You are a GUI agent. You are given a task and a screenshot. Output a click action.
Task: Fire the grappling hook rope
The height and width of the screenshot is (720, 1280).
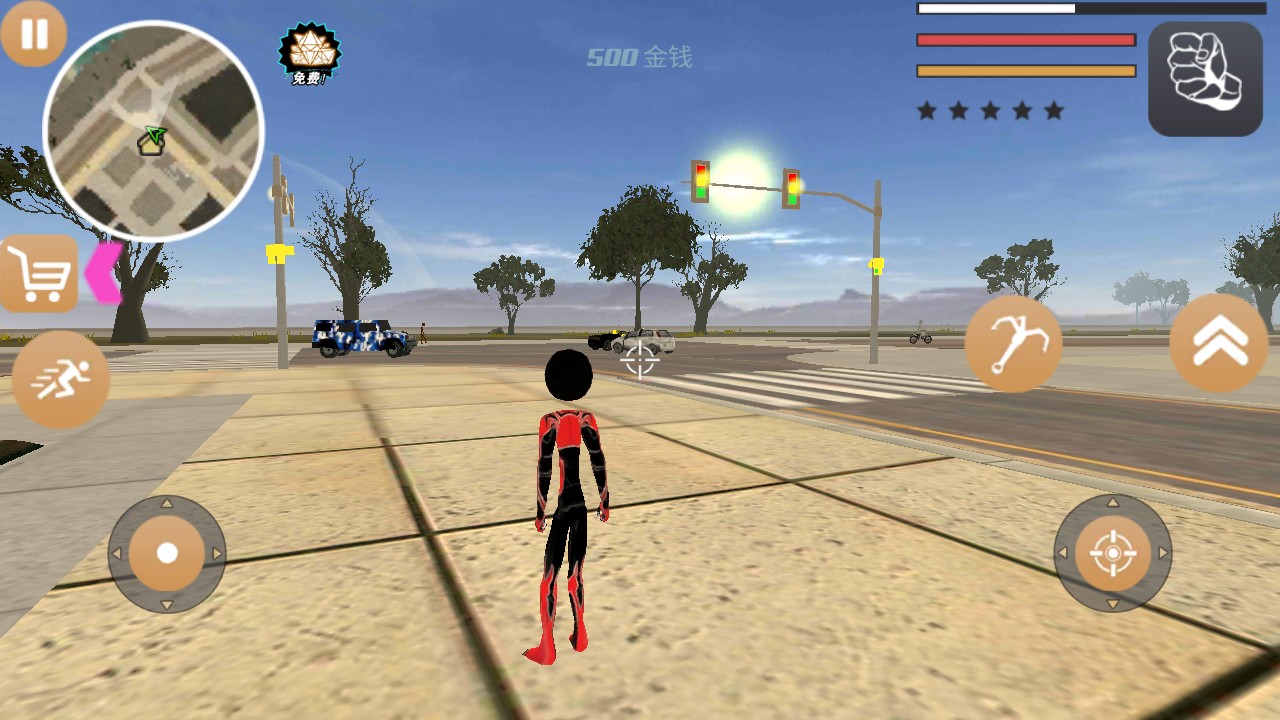point(1013,344)
